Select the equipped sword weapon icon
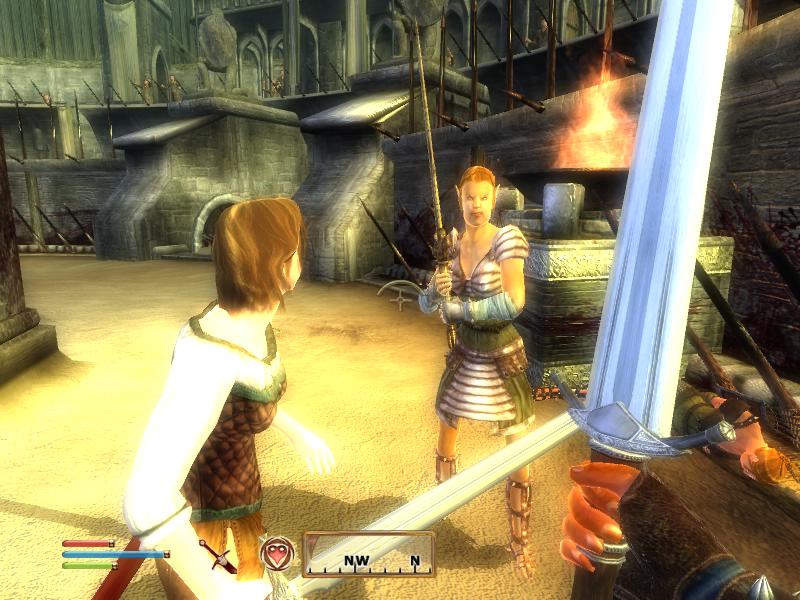The height and width of the screenshot is (600, 800). (216, 555)
